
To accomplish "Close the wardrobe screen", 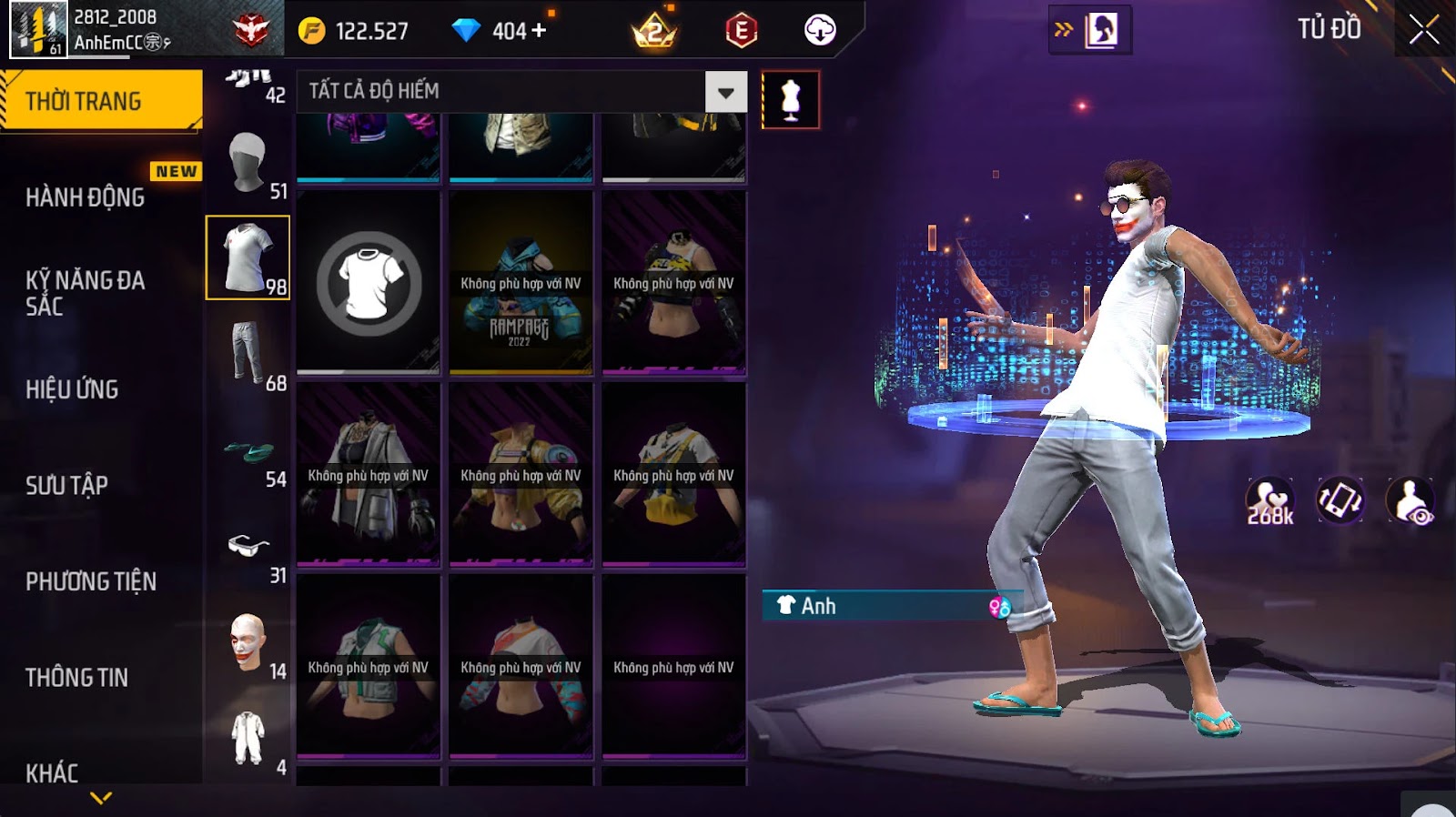I will click(x=1423, y=31).
